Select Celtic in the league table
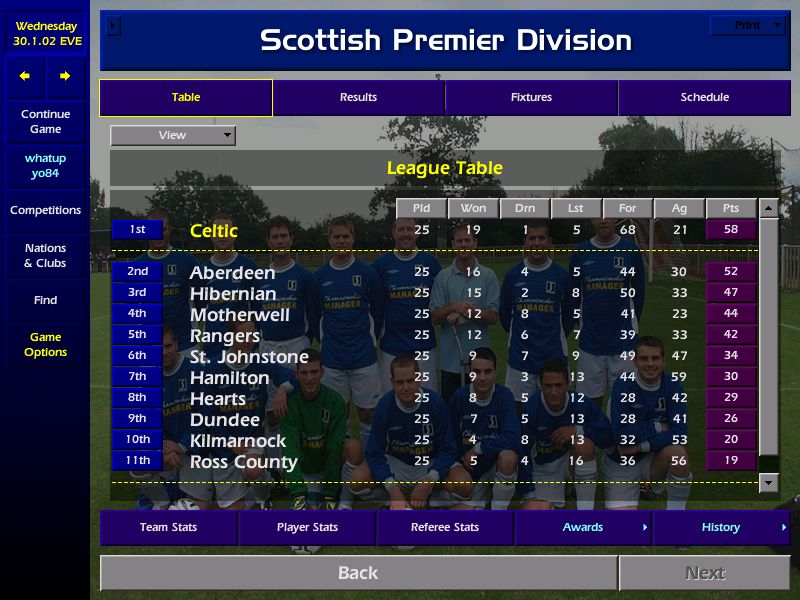This screenshot has height=600, width=800. click(214, 231)
